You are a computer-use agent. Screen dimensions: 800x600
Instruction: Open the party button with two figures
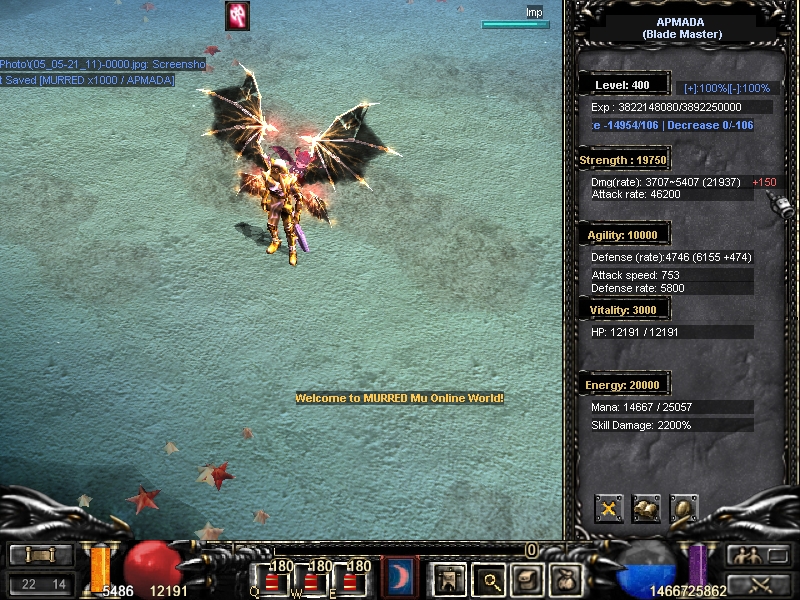pyautogui.click(x=757, y=555)
